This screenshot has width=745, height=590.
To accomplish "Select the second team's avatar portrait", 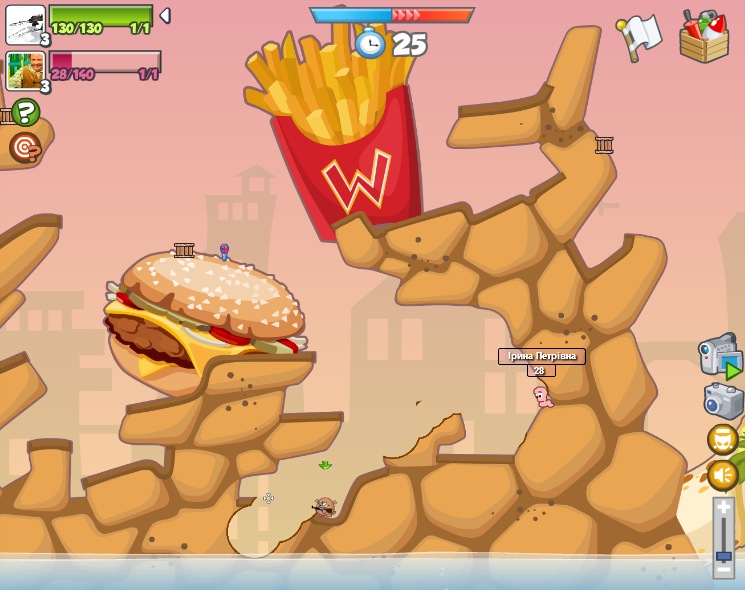I will pos(25,71).
